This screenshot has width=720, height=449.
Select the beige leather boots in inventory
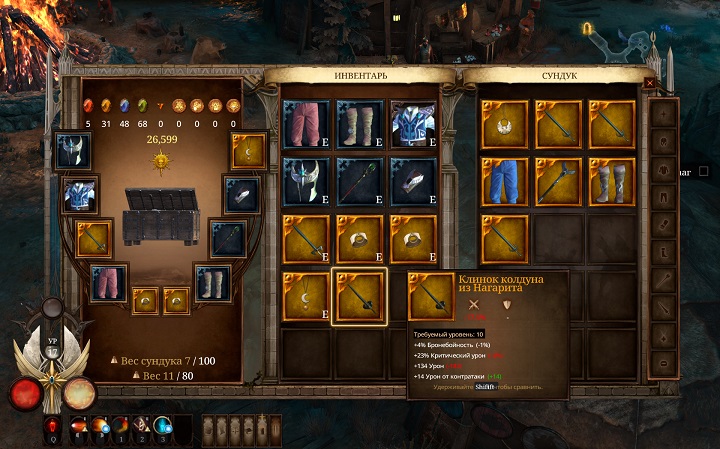point(358,123)
